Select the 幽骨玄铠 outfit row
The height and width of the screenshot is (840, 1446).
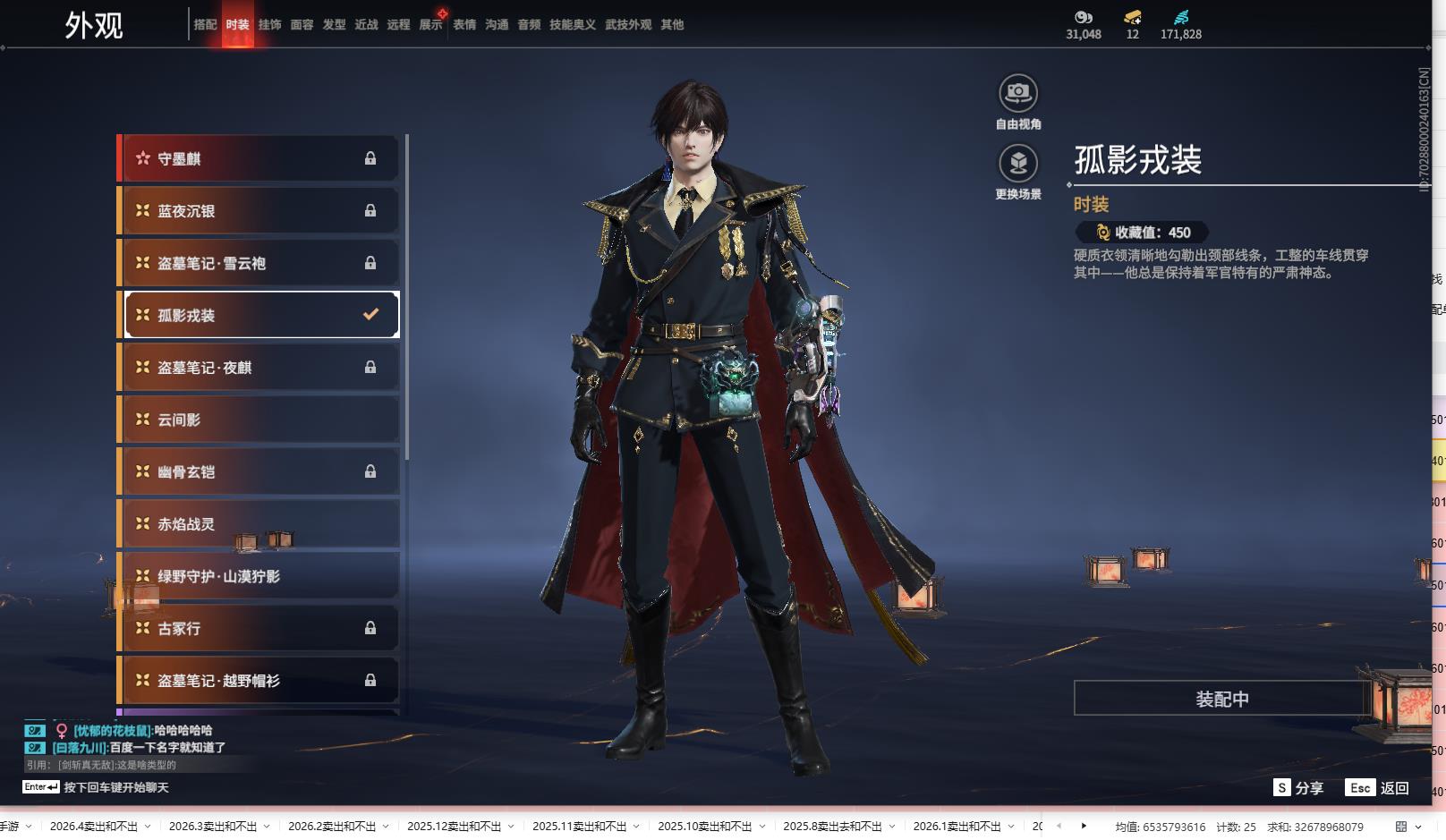259,471
